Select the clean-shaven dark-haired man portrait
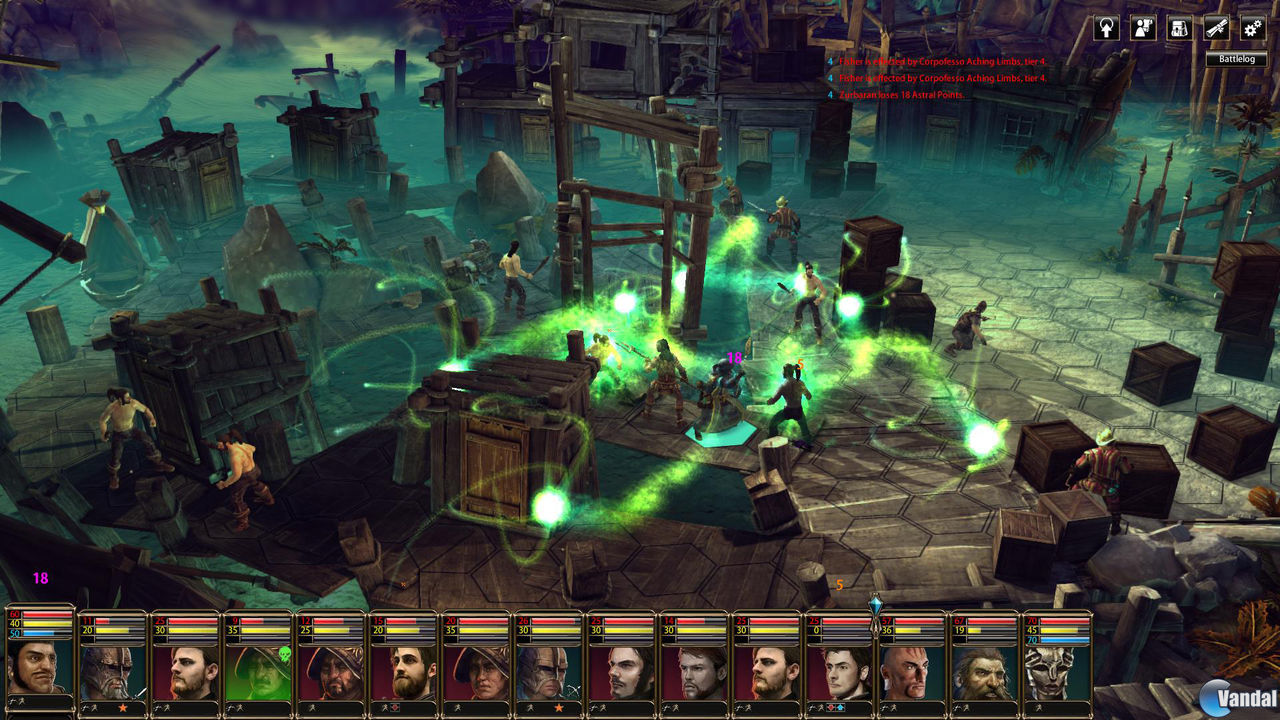The width and height of the screenshot is (1280, 720). [838, 668]
